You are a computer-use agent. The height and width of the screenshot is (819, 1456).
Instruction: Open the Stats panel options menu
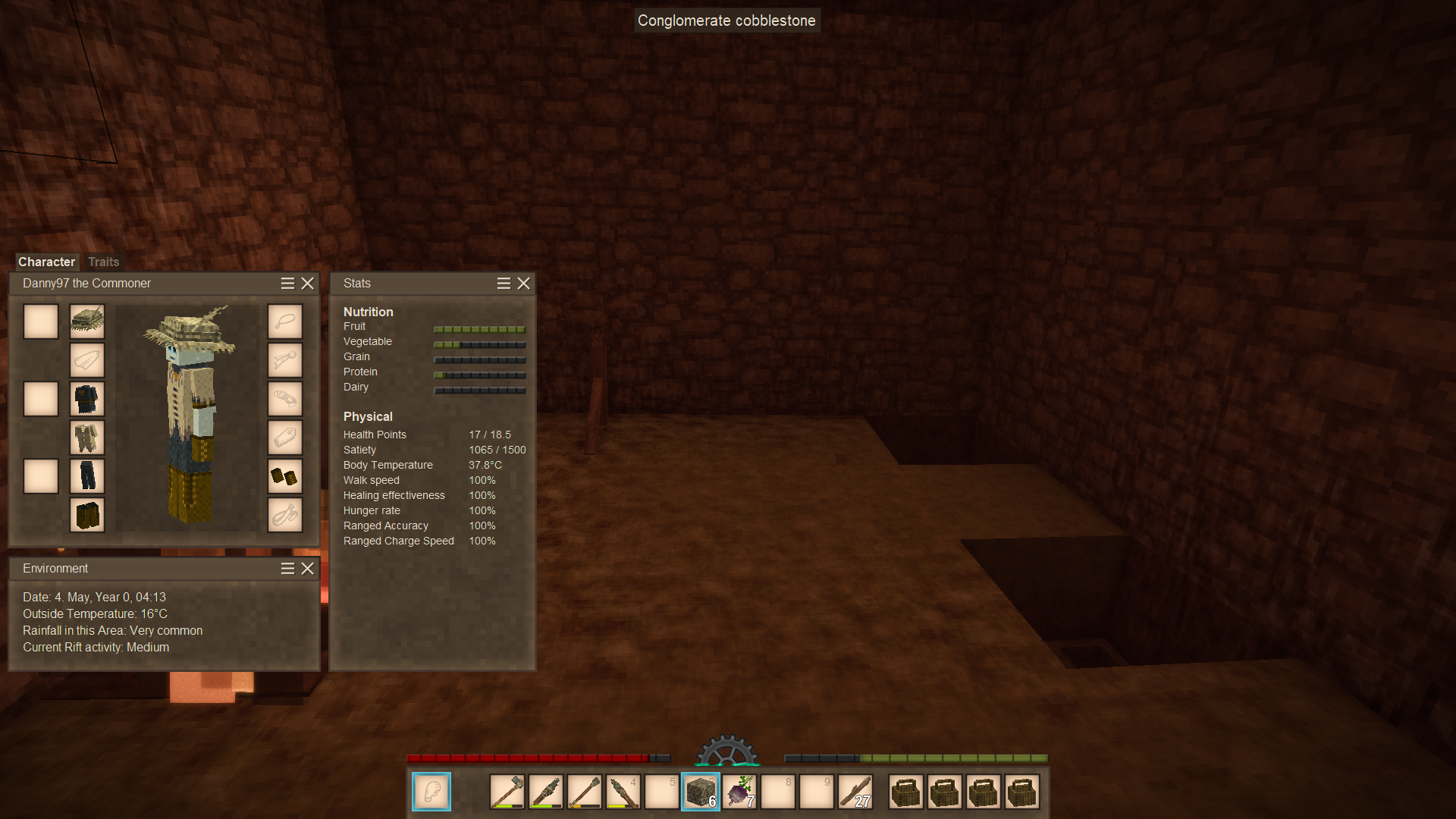(x=504, y=283)
